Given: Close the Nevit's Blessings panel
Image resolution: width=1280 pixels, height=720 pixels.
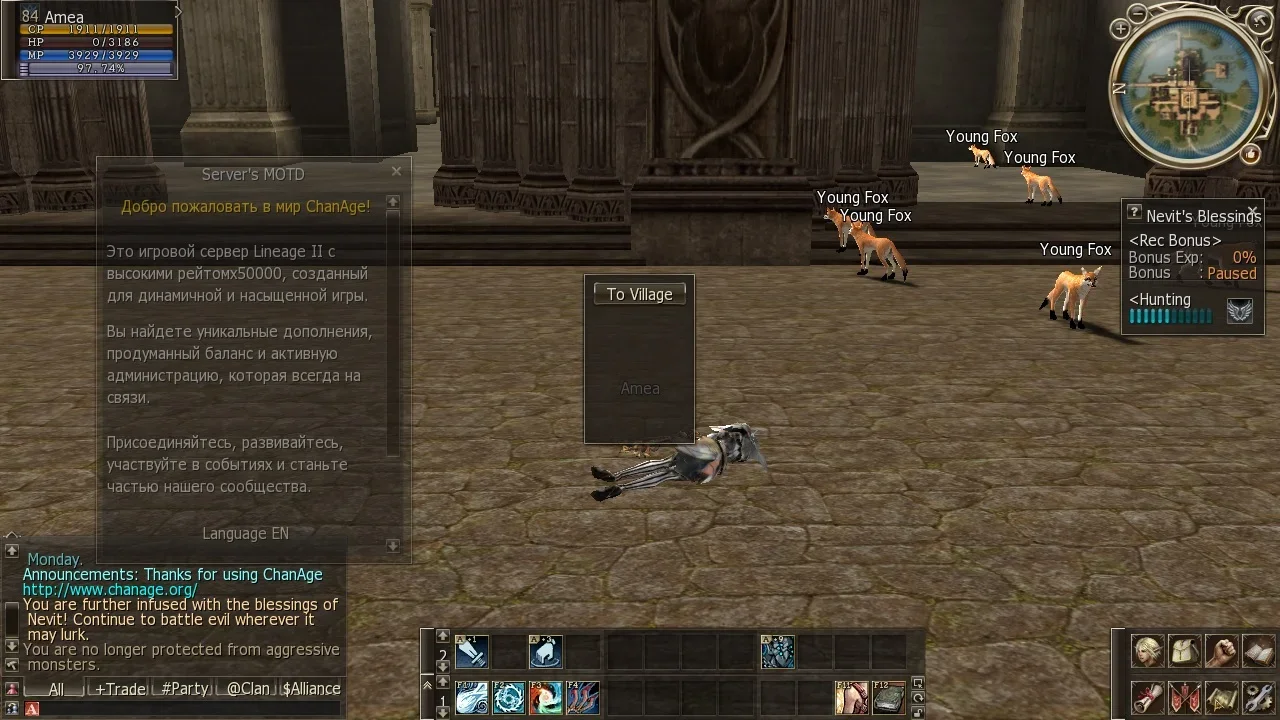Looking at the screenshot, I should (1252, 212).
